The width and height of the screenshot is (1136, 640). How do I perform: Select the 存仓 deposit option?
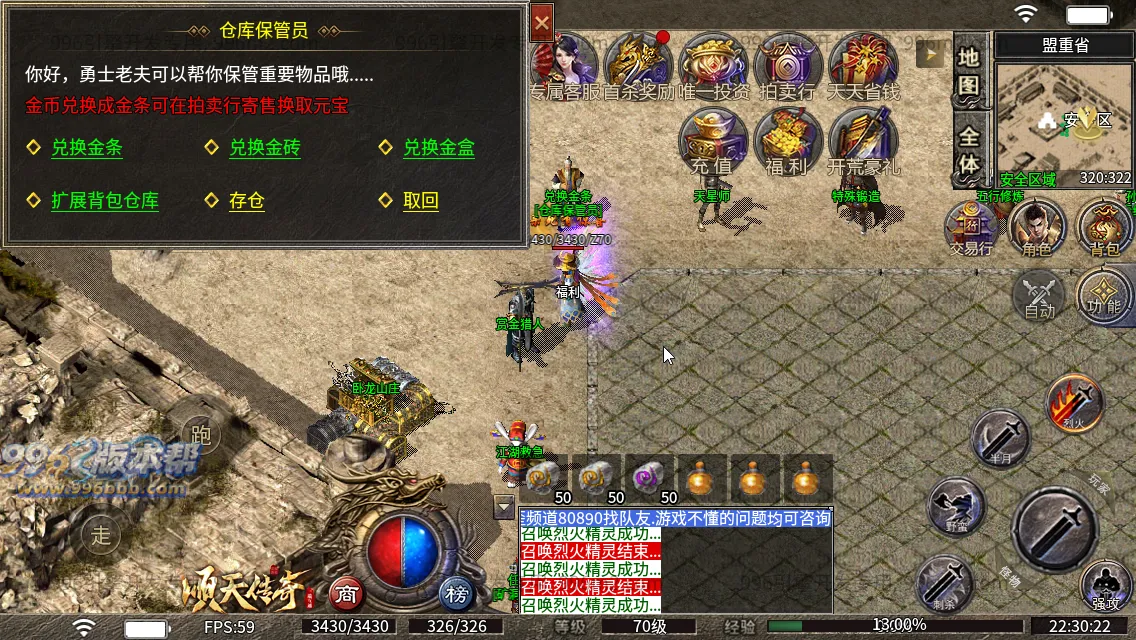[x=246, y=200]
